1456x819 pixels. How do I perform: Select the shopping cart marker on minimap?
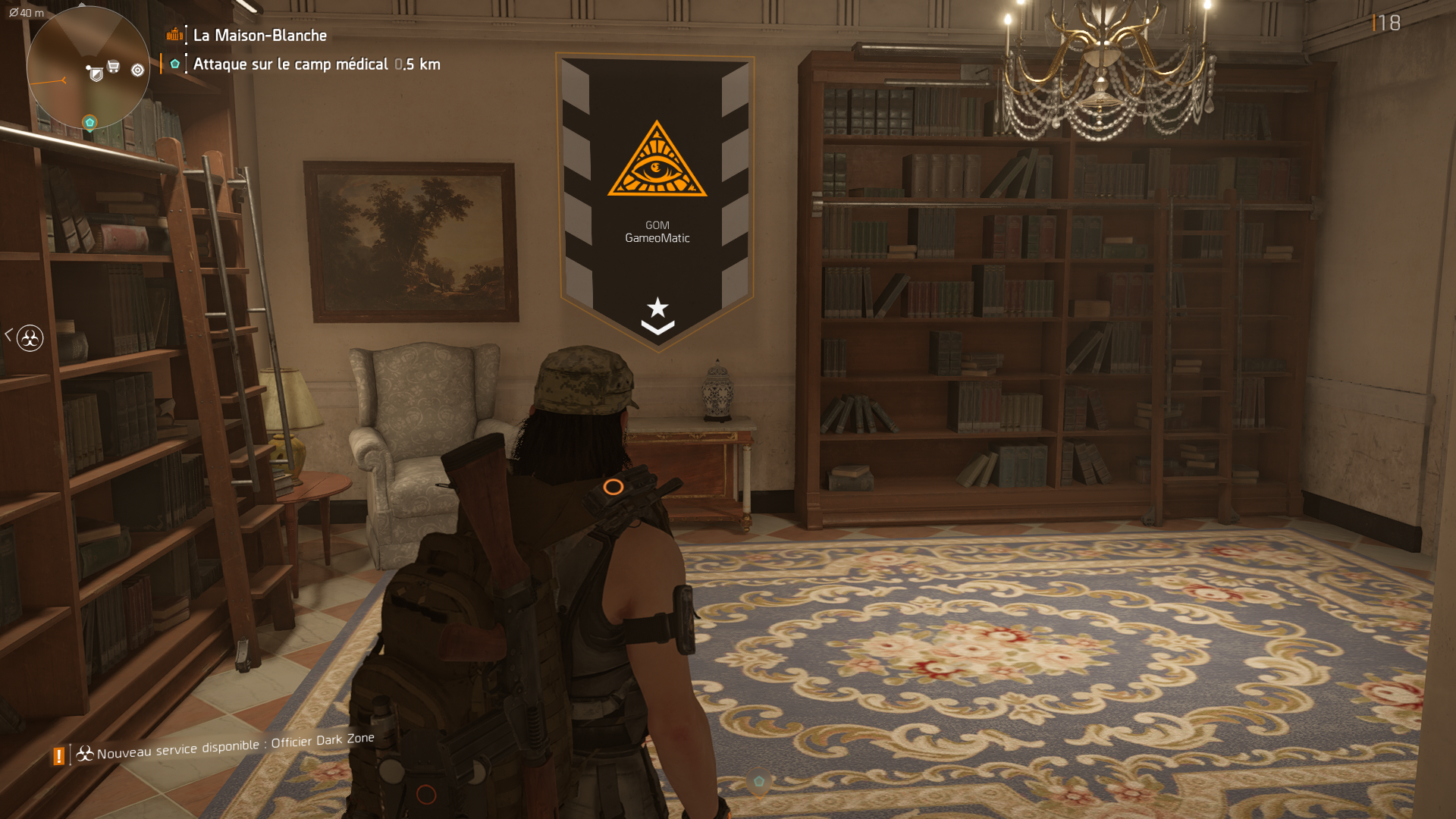[x=114, y=67]
